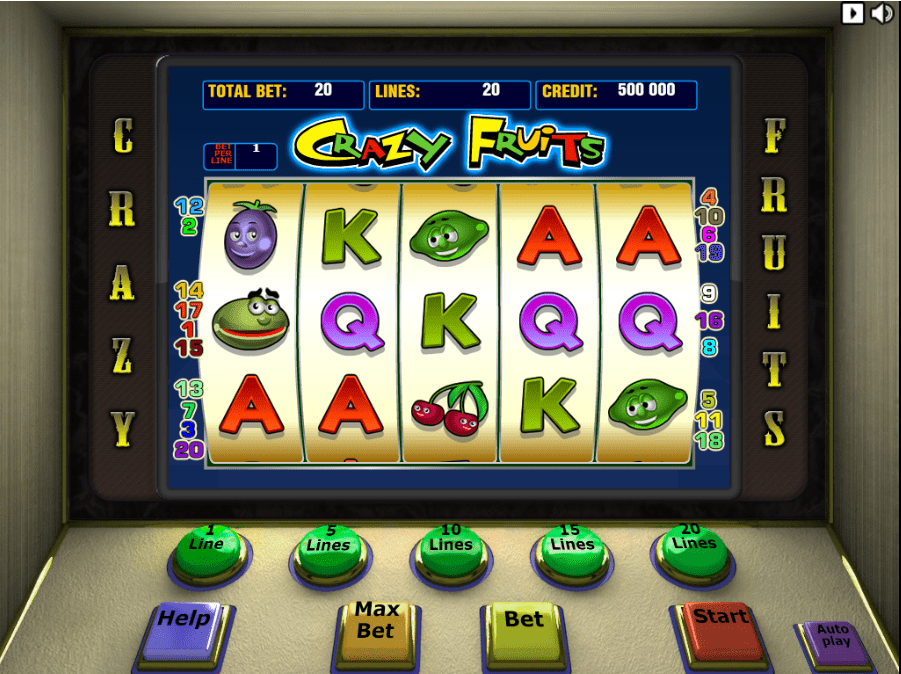Spin the reels with Start
Viewport: 901px width, 674px height.
pos(721,625)
